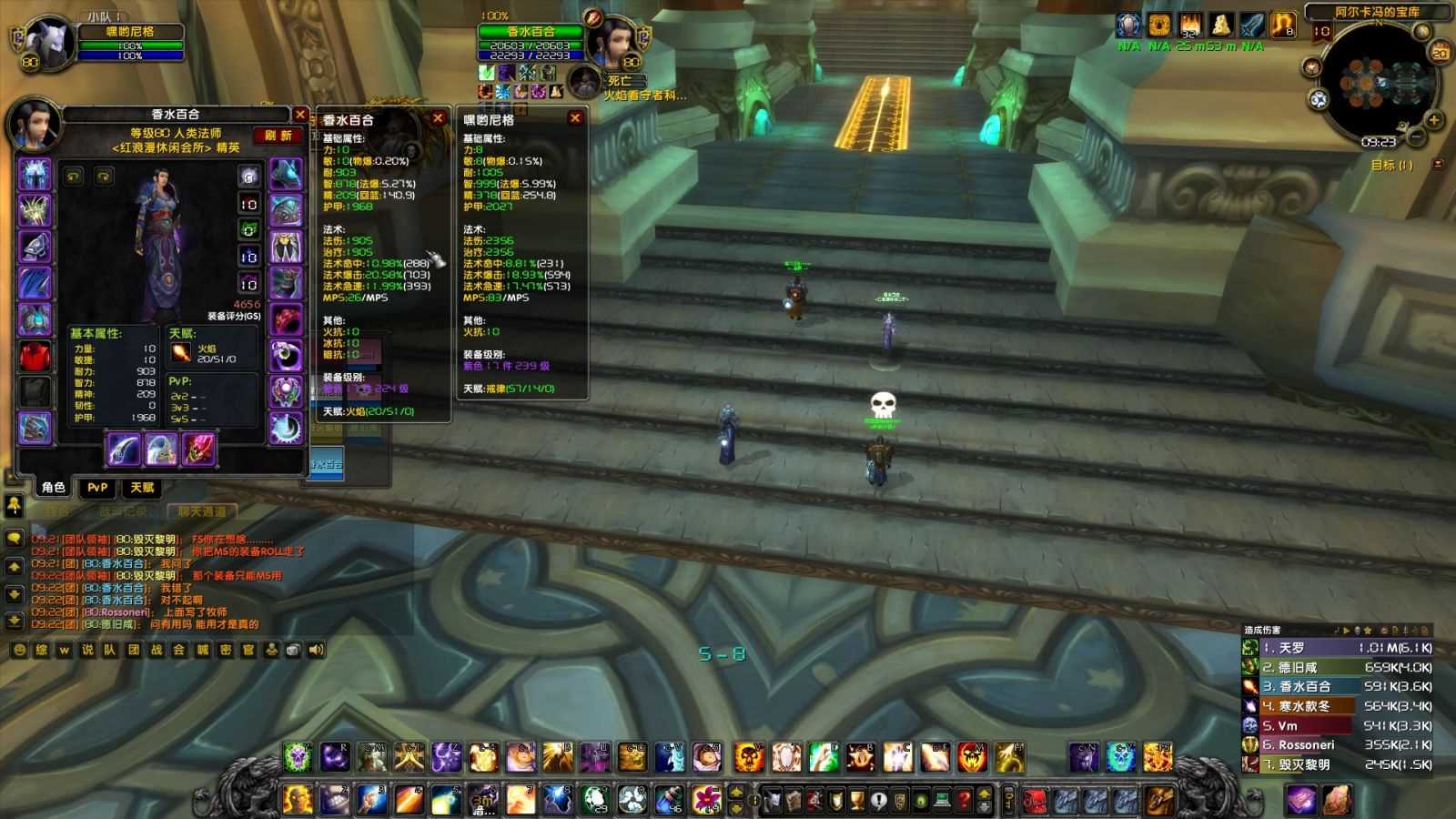Image resolution: width=1456 pixels, height=819 pixels.
Task: Open the emoticon smiley chat button
Action: pos(19,650)
